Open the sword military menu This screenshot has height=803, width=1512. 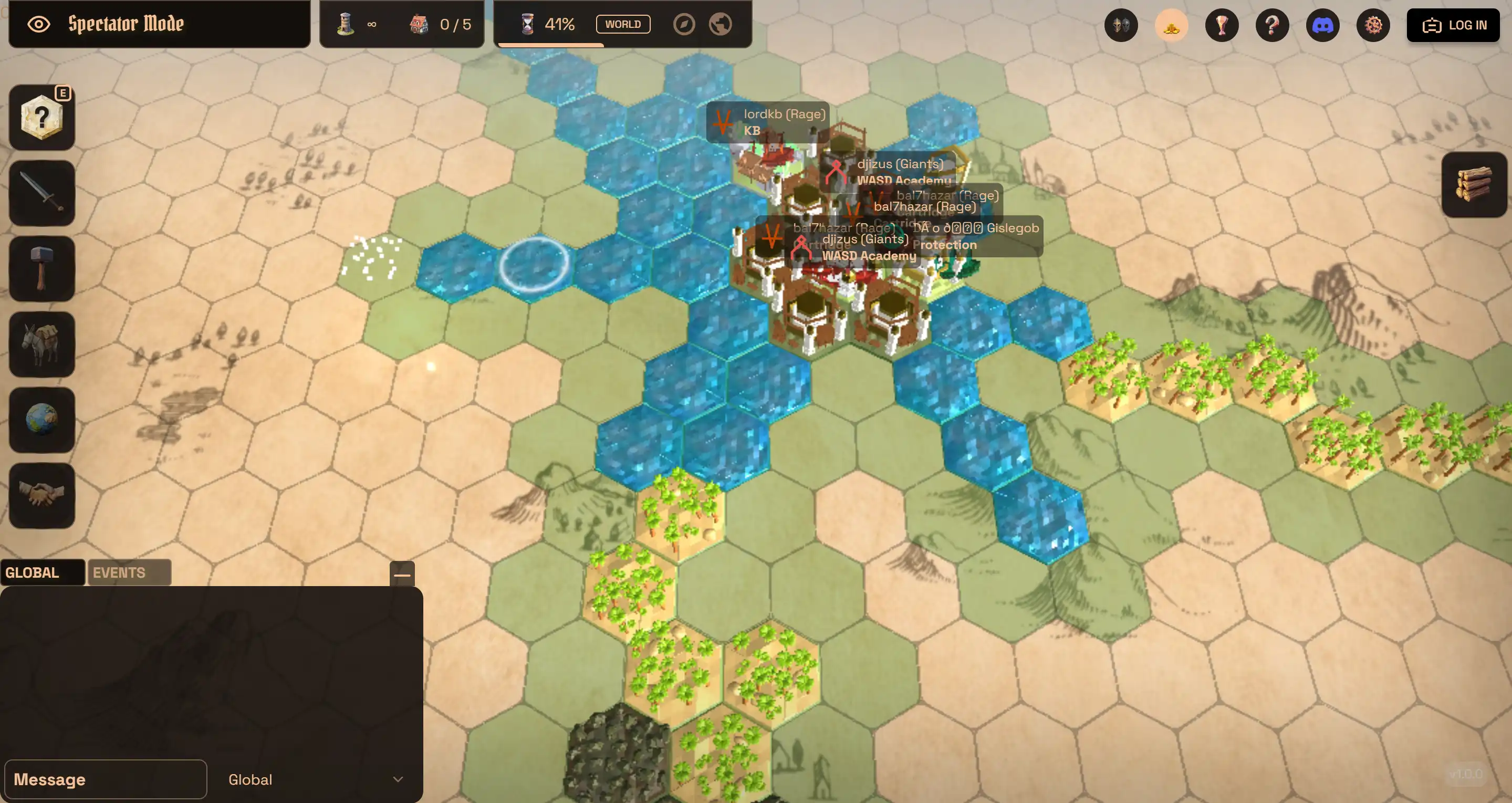pos(41,193)
